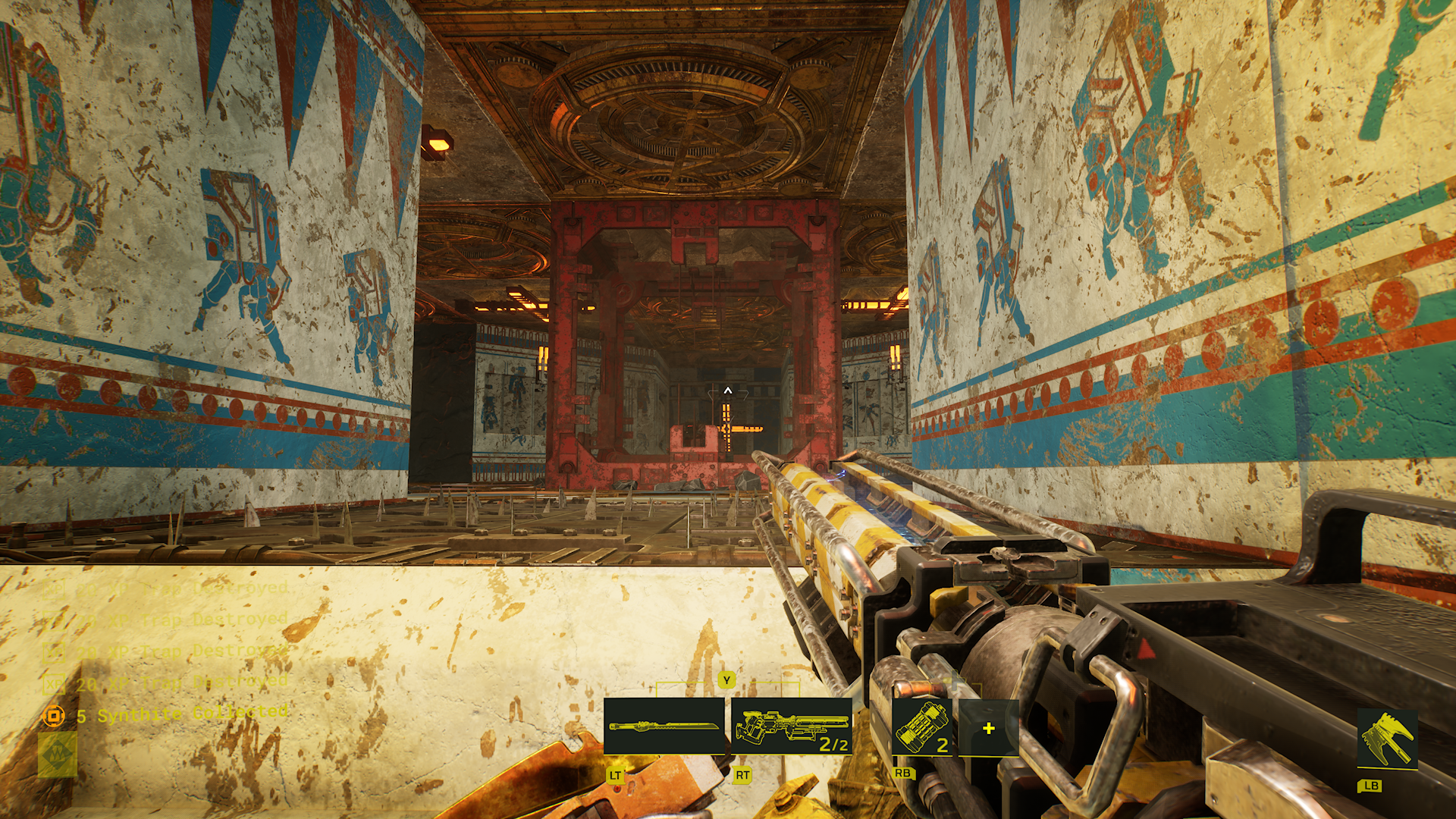Click the empty plus item slot
Image resolution: width=1456 pixels, height=819 pixels.
pos(988,729)
